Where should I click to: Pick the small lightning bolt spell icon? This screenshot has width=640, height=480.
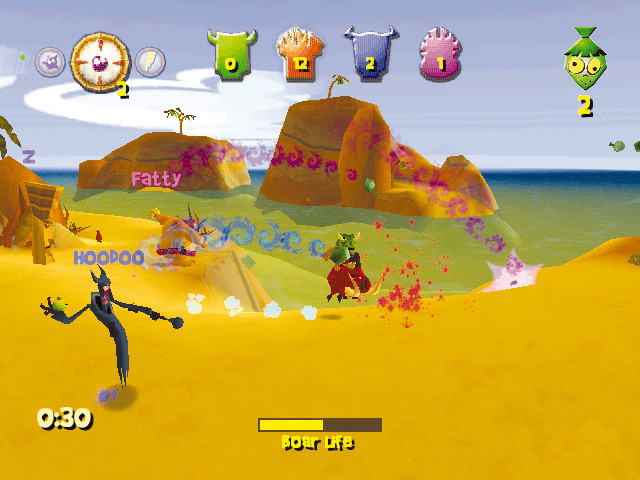pyautogui.click(x=150, y=62)
